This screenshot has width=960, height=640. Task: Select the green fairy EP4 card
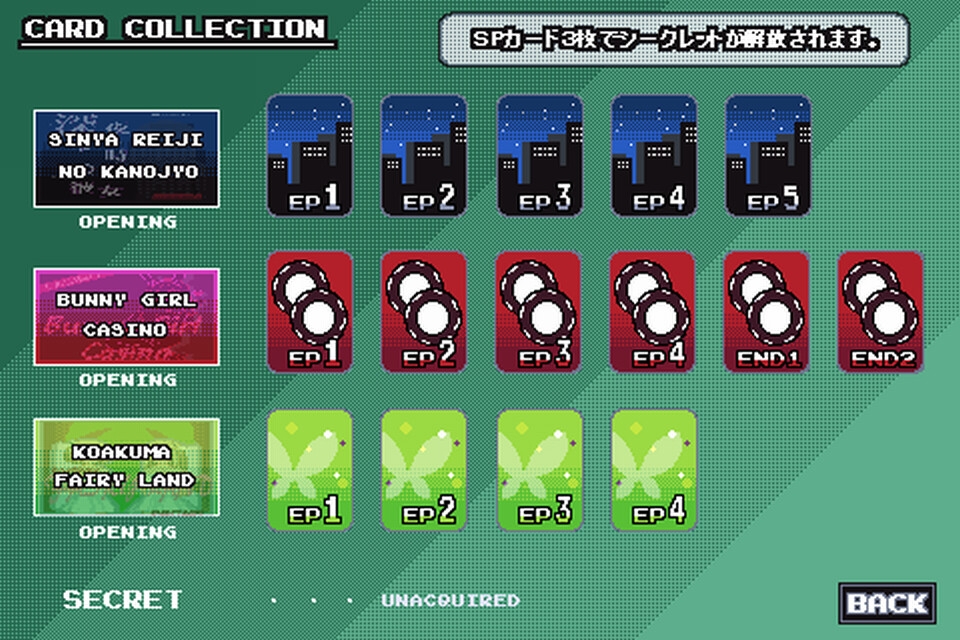[654, 470]
